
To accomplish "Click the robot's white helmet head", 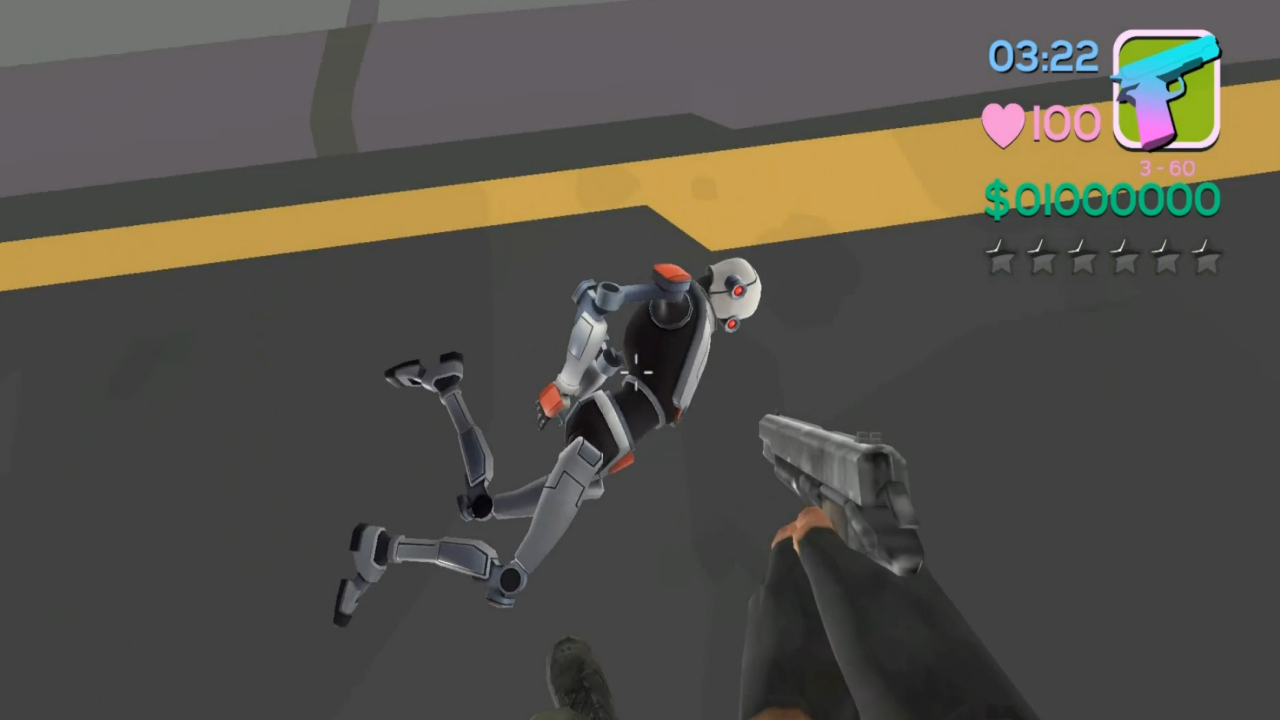I will pos(733,290).
